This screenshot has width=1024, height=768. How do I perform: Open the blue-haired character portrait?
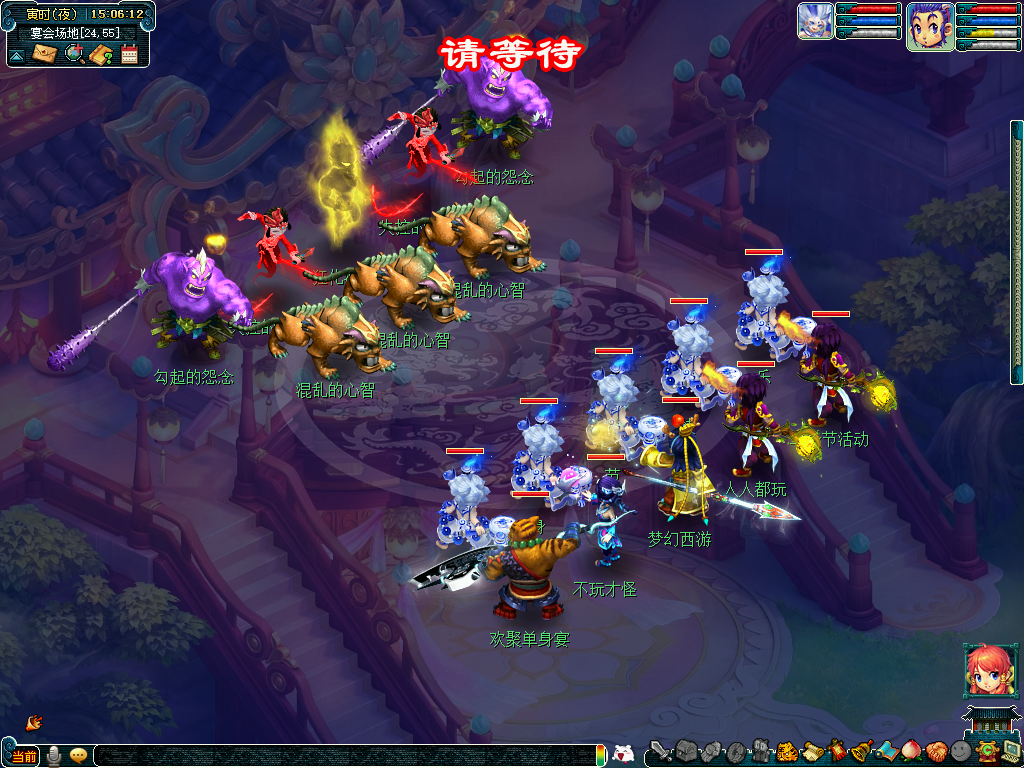[929, 26]
